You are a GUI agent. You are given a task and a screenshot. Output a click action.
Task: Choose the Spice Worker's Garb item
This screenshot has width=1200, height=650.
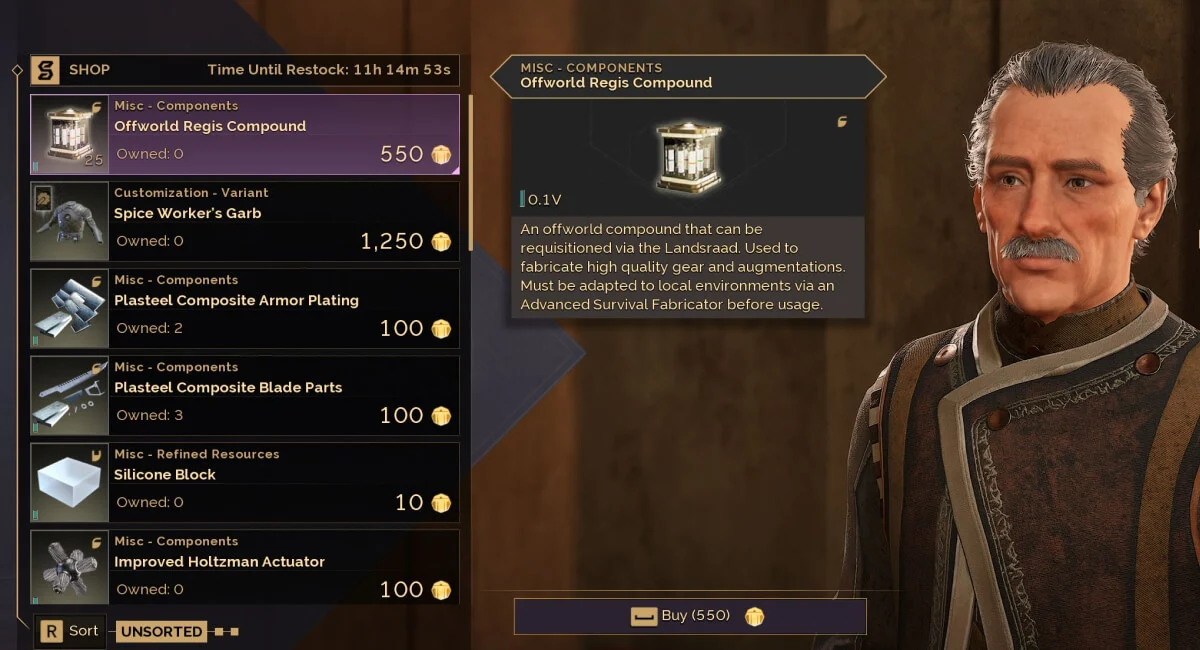coord(245,222)
